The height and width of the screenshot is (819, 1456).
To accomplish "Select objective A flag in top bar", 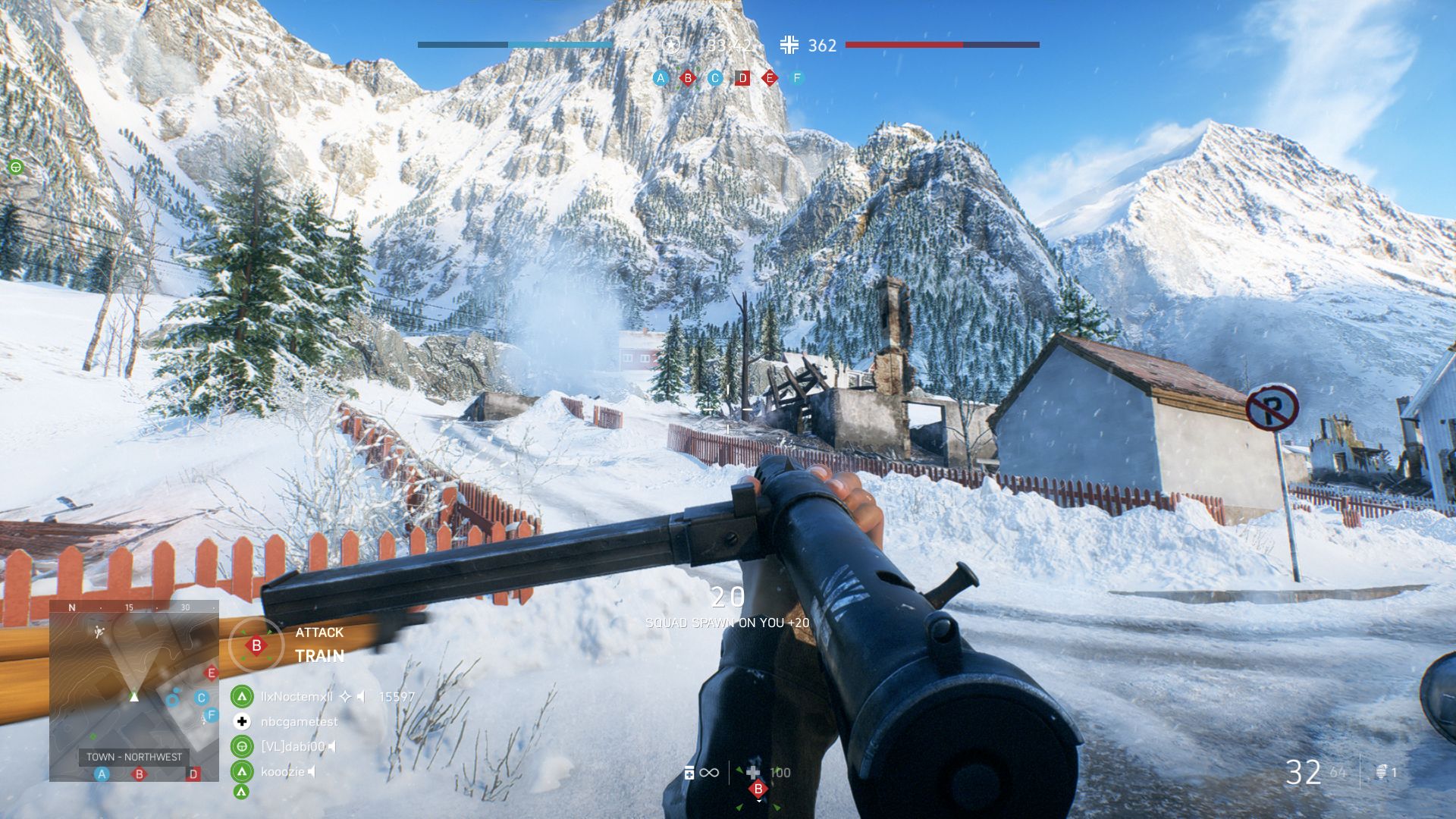I will (x=661, y=78).
